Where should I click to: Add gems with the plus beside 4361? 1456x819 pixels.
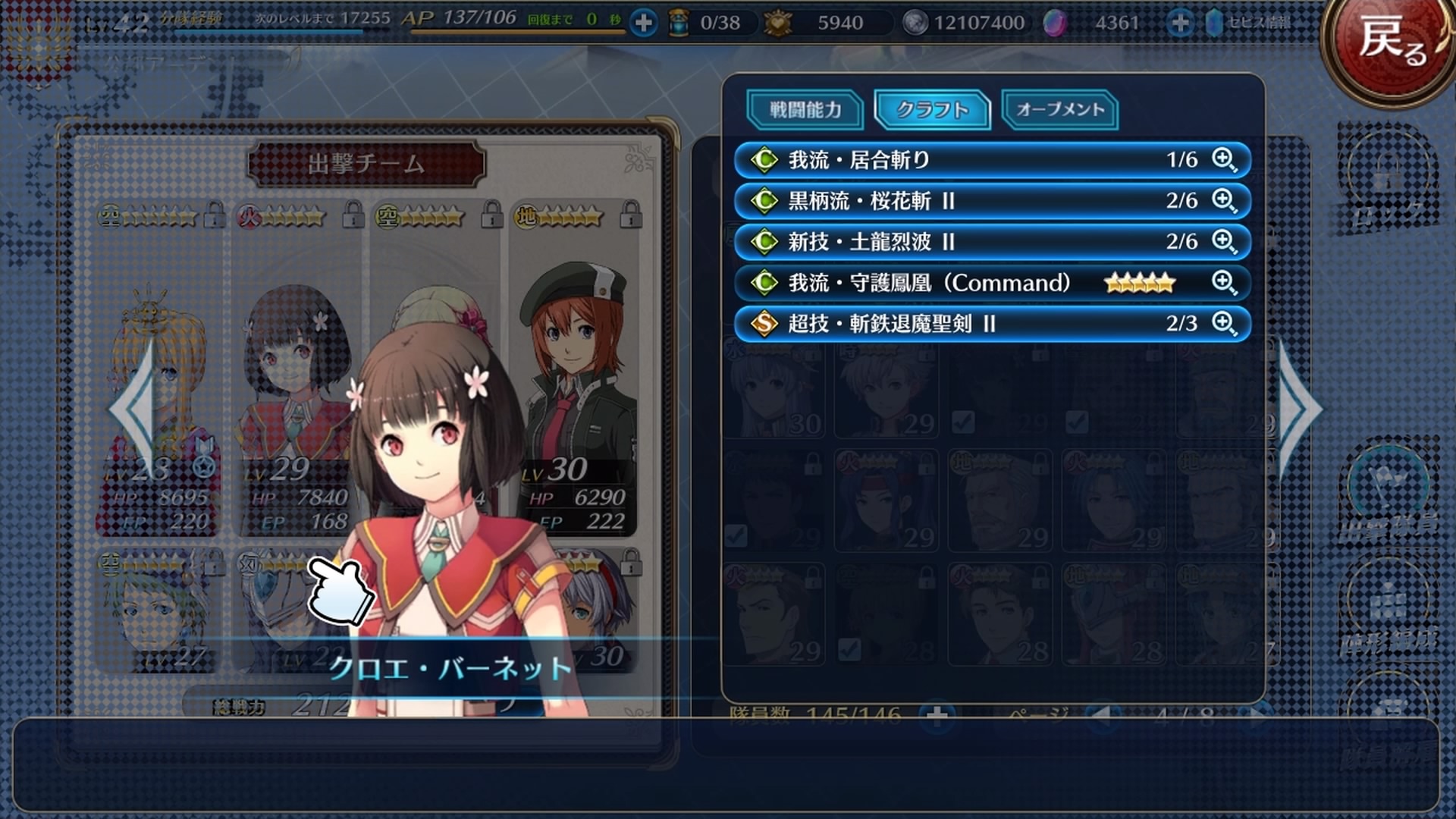[1179, 23]
